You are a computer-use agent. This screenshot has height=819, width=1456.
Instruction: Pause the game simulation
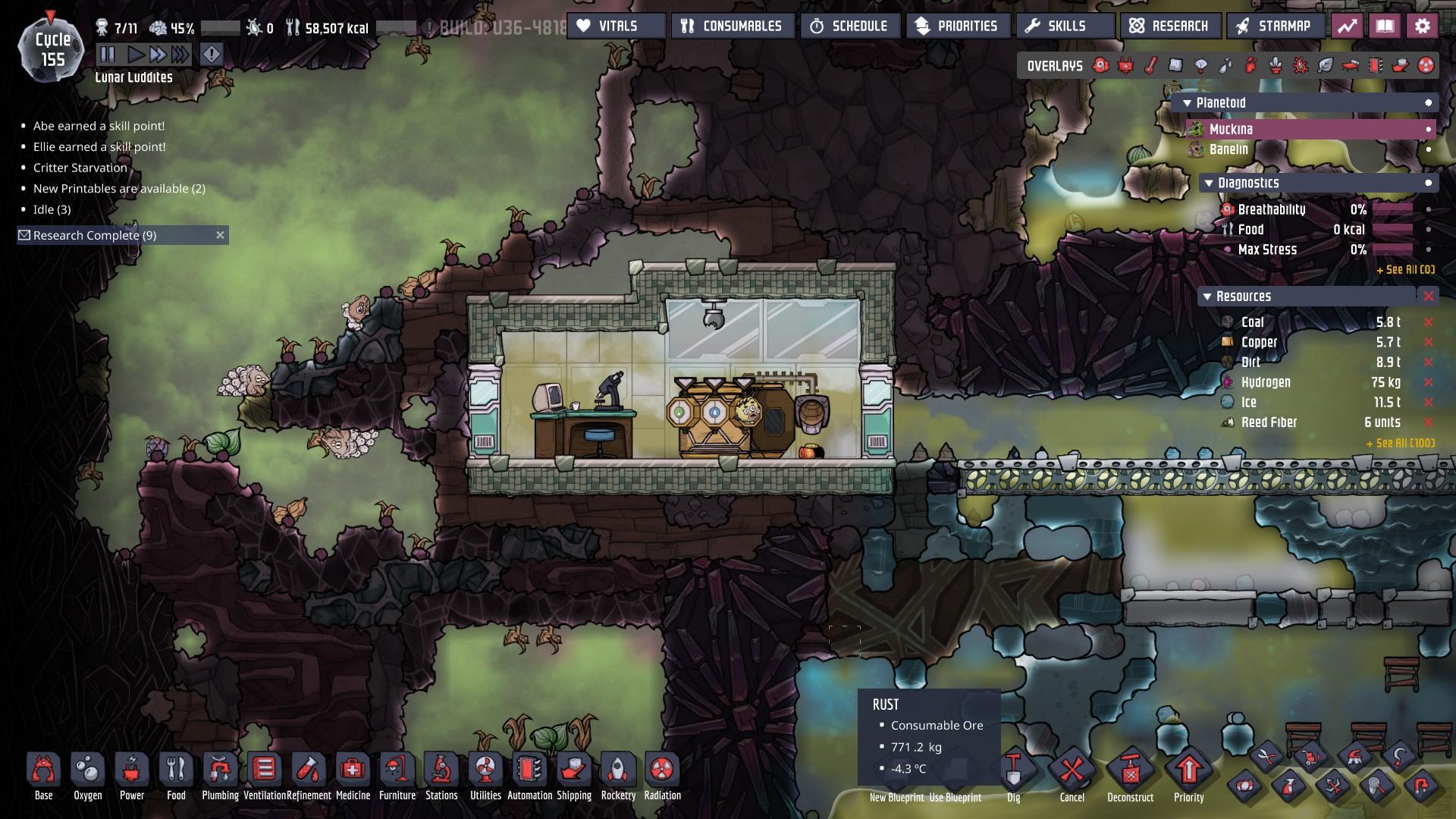click(x=108, y=54)
